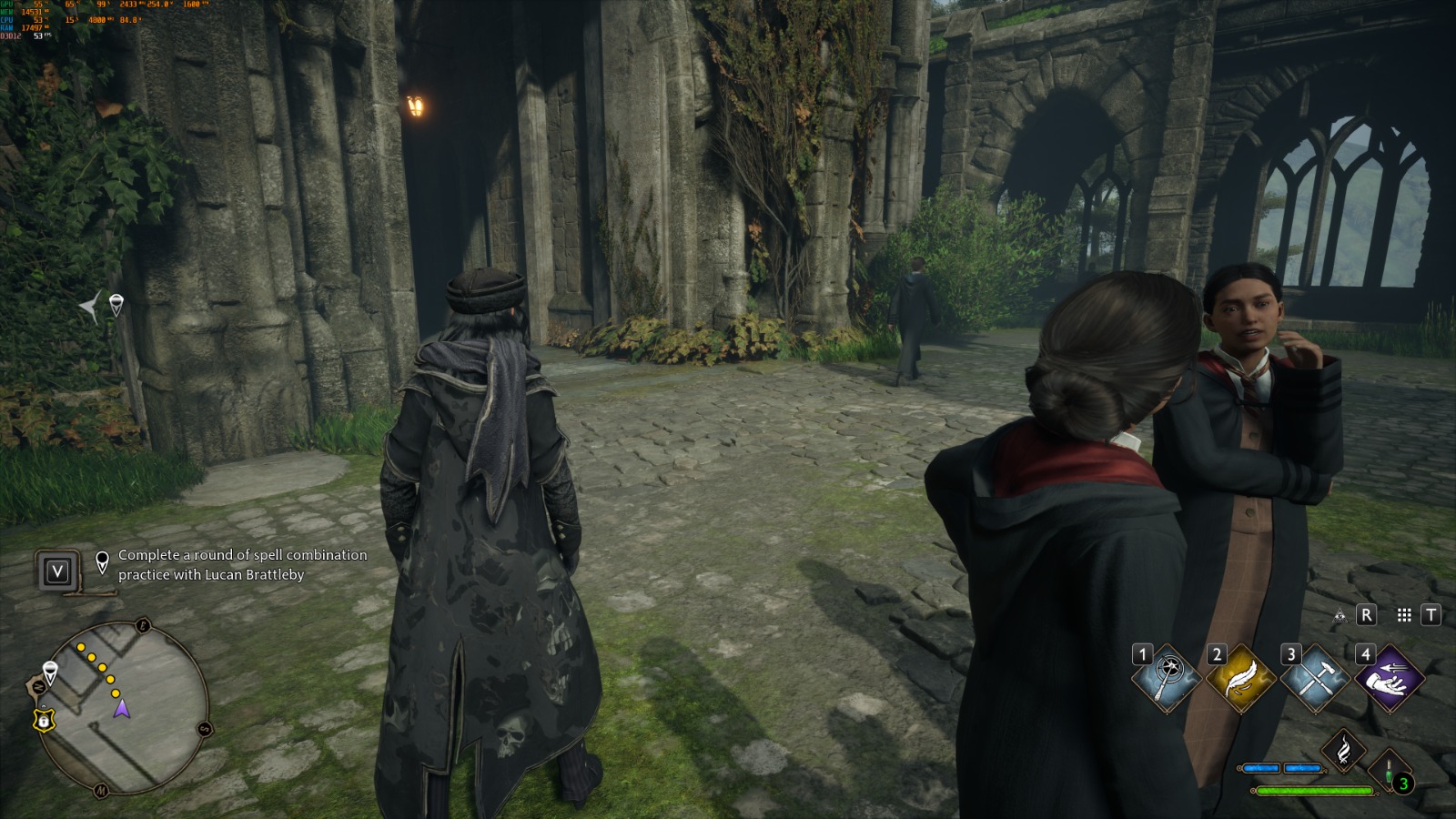The height and width of the screenshot is (819, 1456).
Task: Trigger the ancient magic flame icon
Action: click(1343, 750)
